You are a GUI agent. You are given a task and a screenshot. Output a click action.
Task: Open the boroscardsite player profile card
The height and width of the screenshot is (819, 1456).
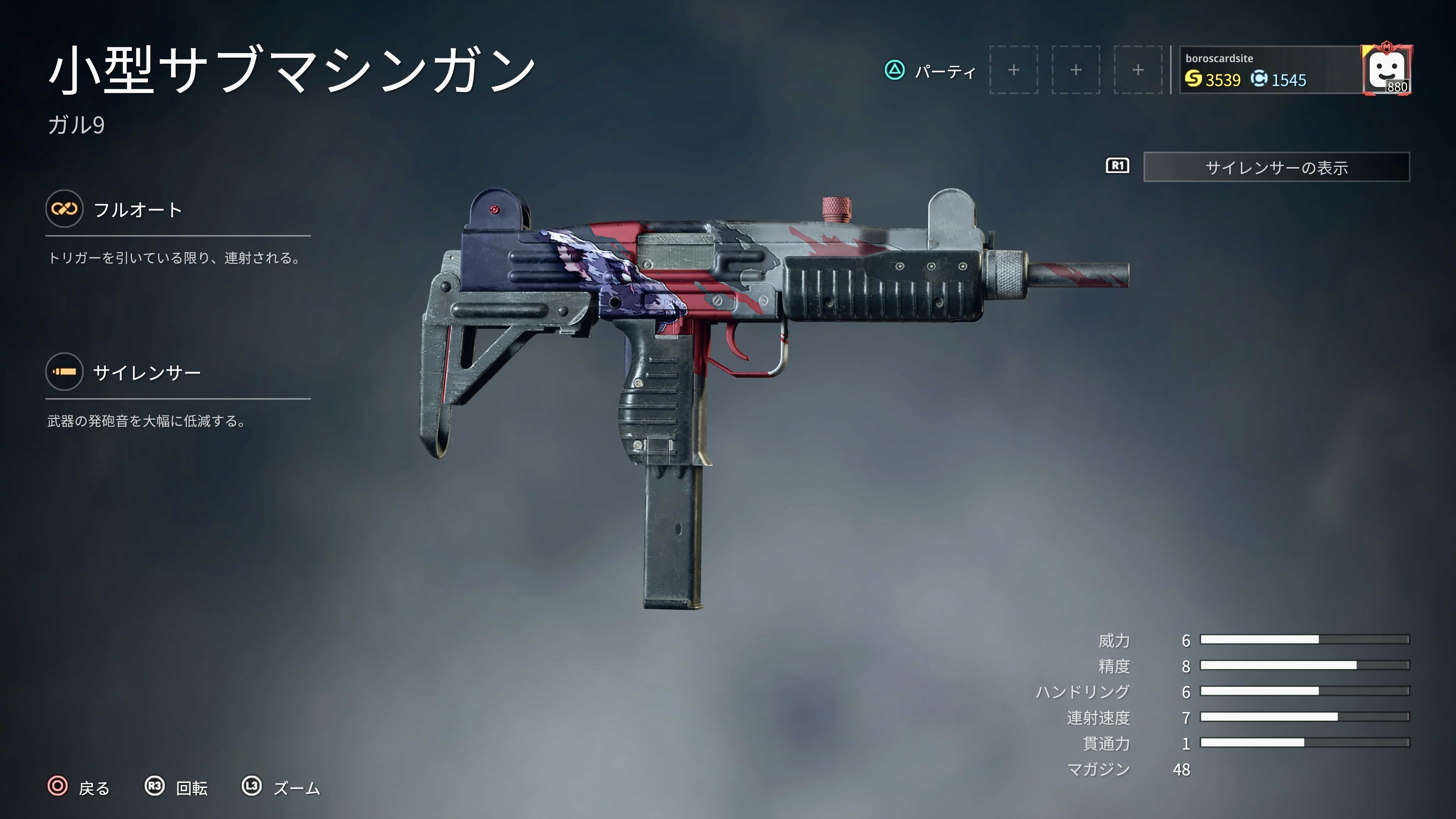1269,70
